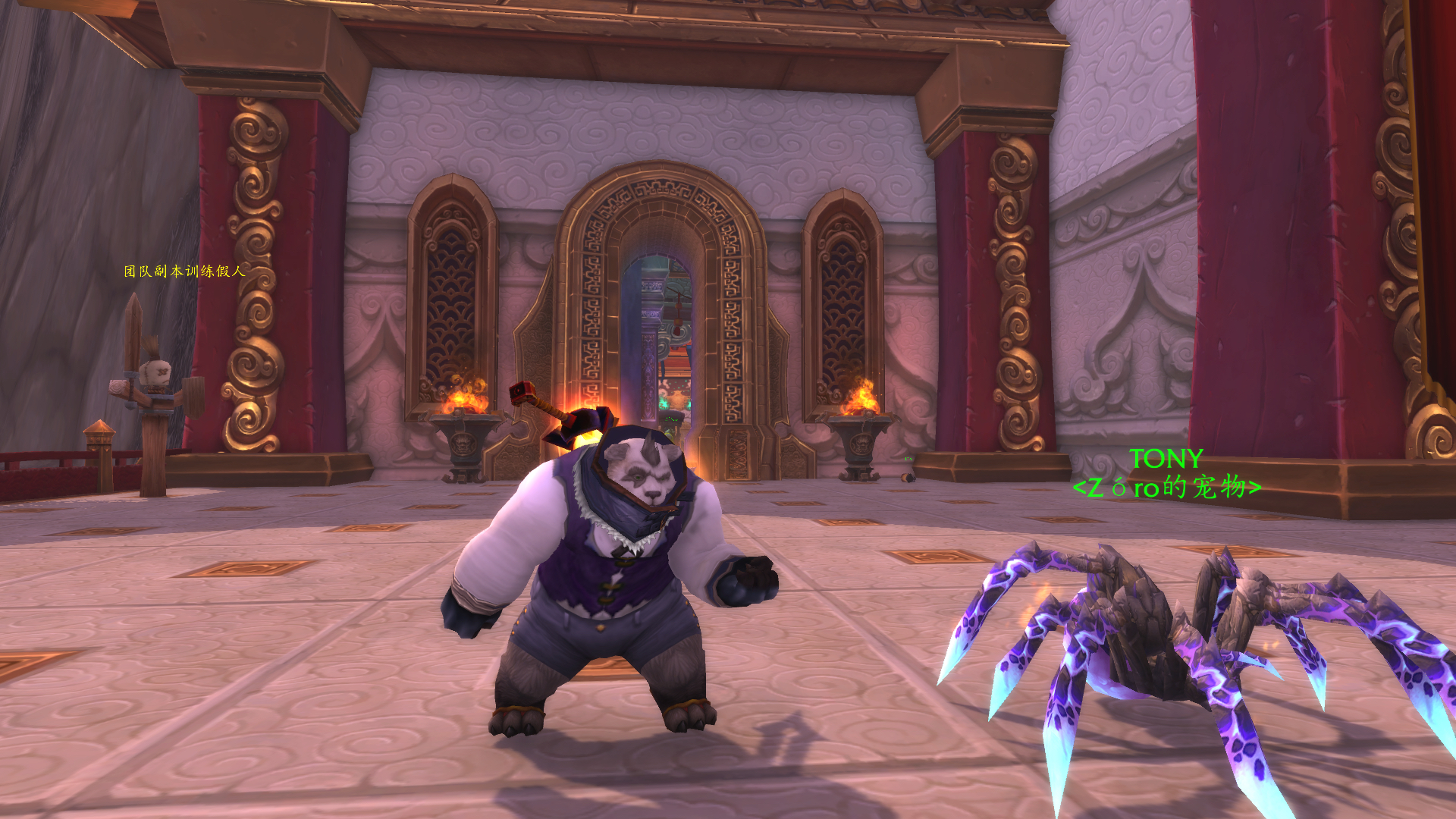
Task: Select the TONY pet name label
Action: (1166, 459)
